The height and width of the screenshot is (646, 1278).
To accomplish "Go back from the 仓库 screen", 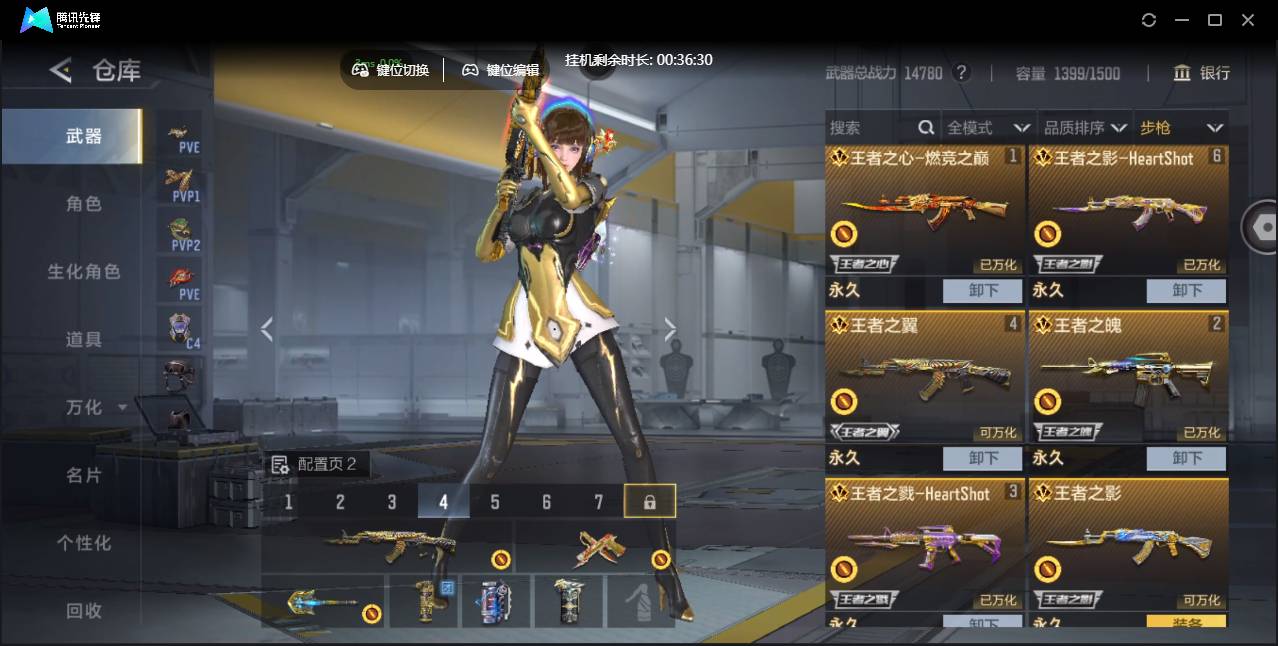I will pyautogui.click(x=61, y=70).
